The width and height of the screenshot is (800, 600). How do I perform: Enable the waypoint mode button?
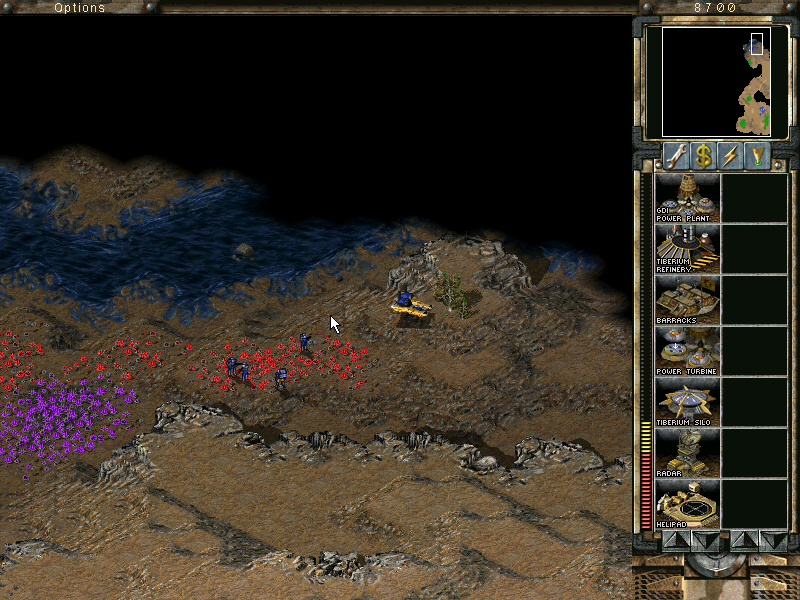[x=760, y=156]
